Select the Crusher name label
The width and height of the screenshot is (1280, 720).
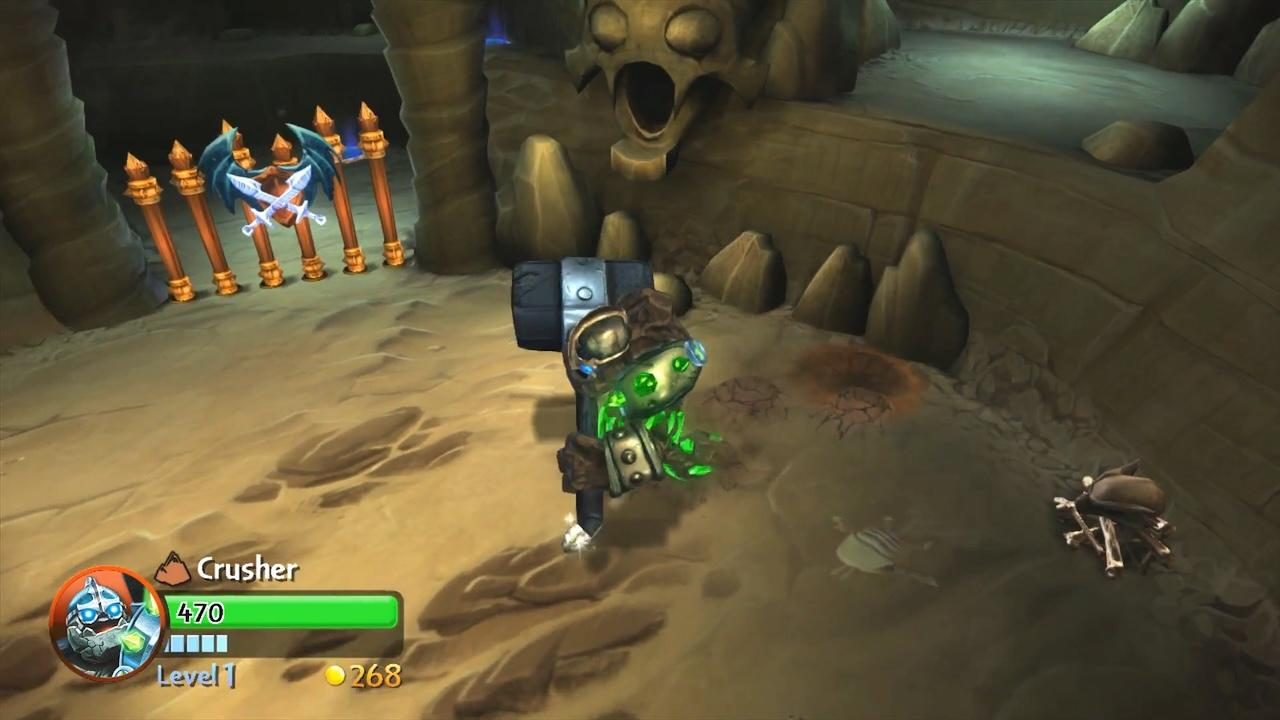click(247, 569)
